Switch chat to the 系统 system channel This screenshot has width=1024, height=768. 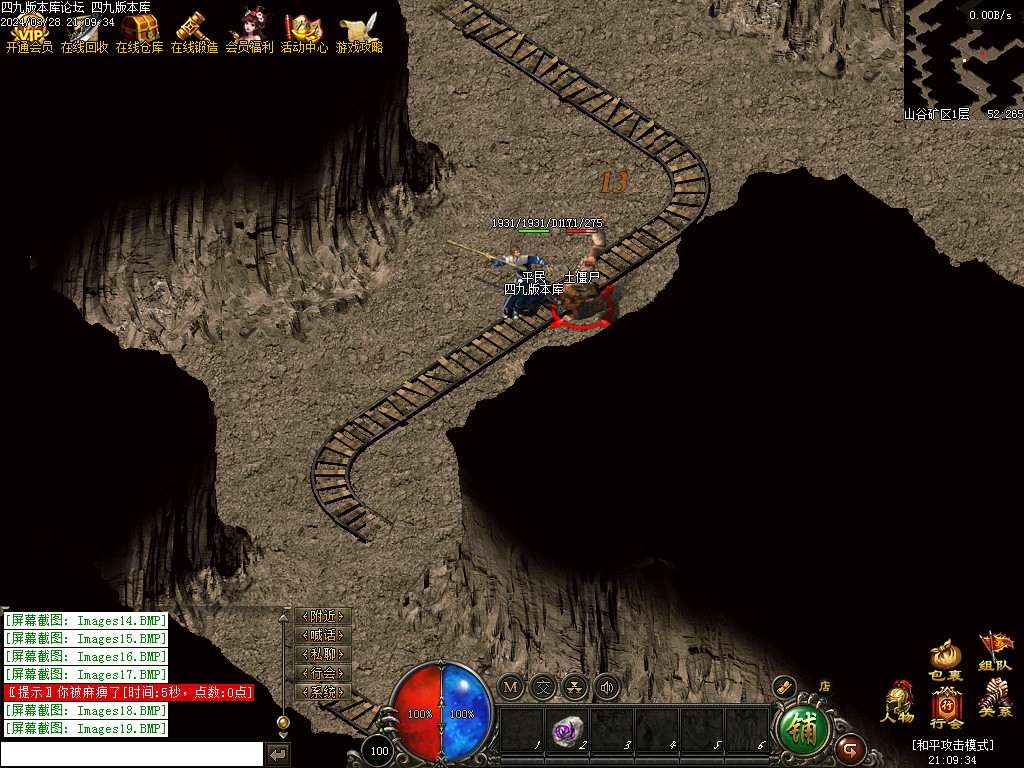(x=323, y=693)
